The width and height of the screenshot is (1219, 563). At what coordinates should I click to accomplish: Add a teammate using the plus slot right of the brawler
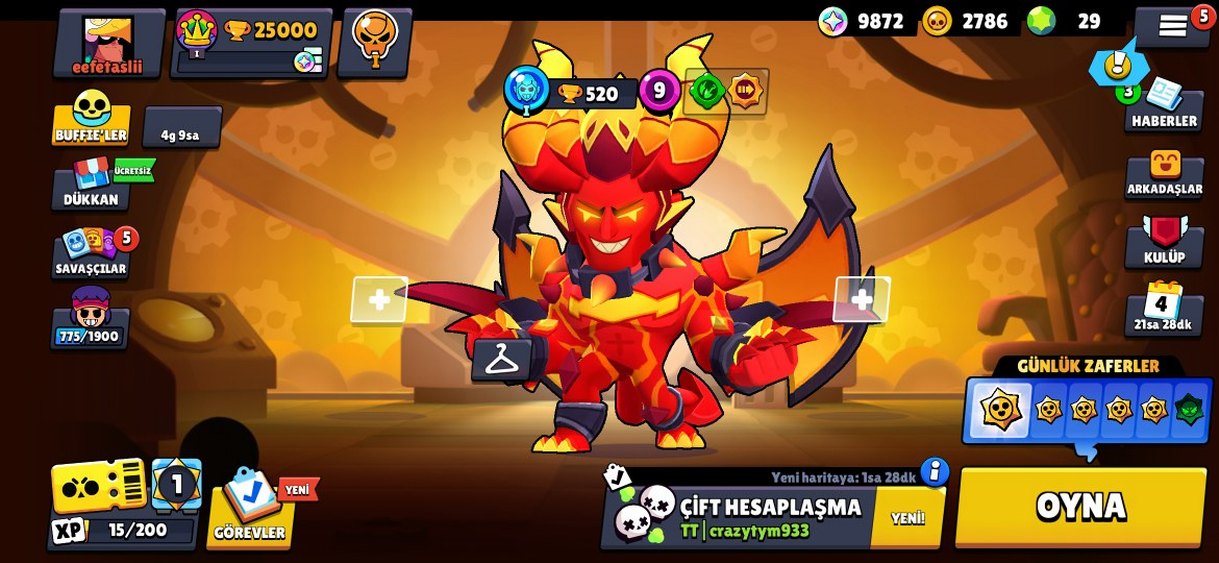pyautogui.click(x=861, y=299)
